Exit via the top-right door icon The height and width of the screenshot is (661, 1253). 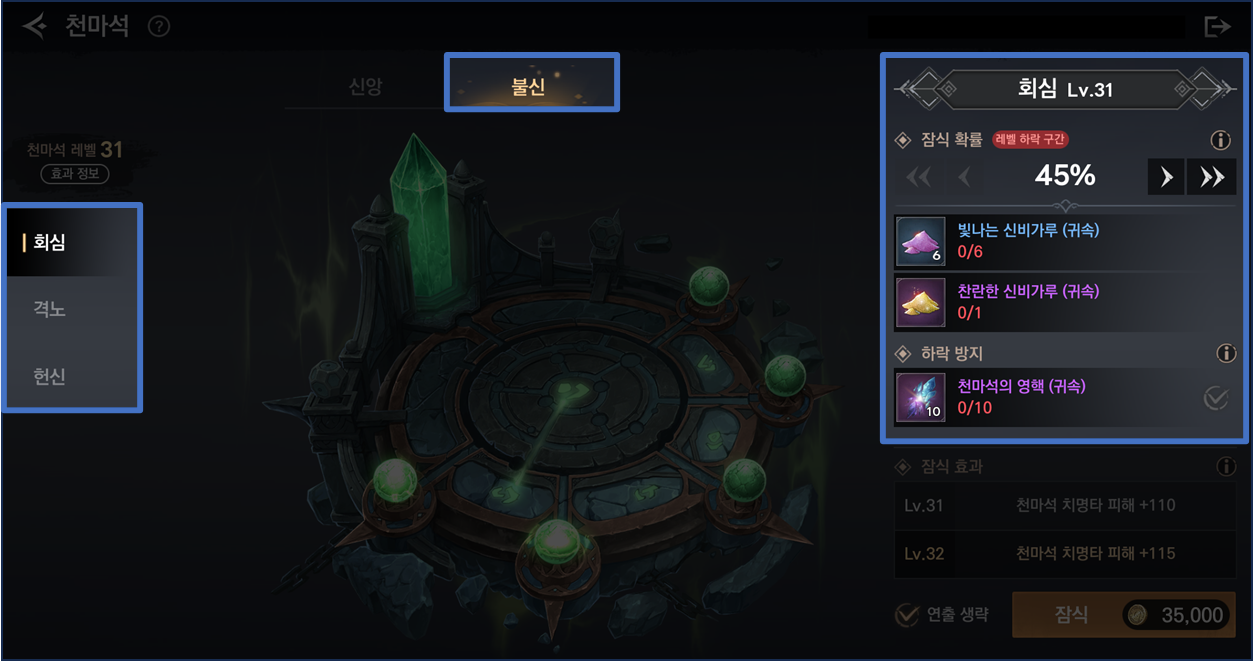pos(1217,26)
